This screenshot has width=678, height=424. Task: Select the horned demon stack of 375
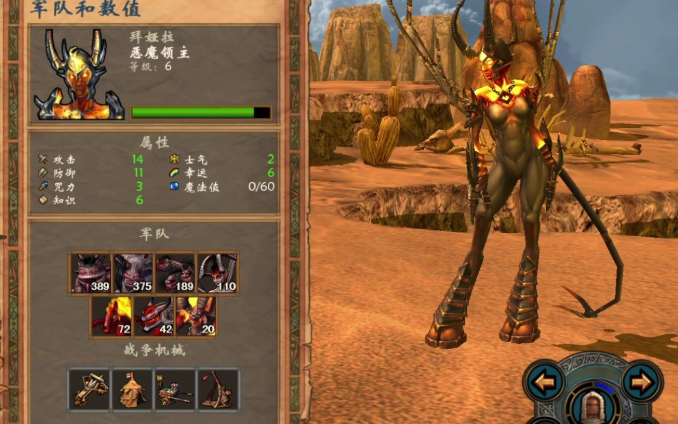[x=133, y=272]
